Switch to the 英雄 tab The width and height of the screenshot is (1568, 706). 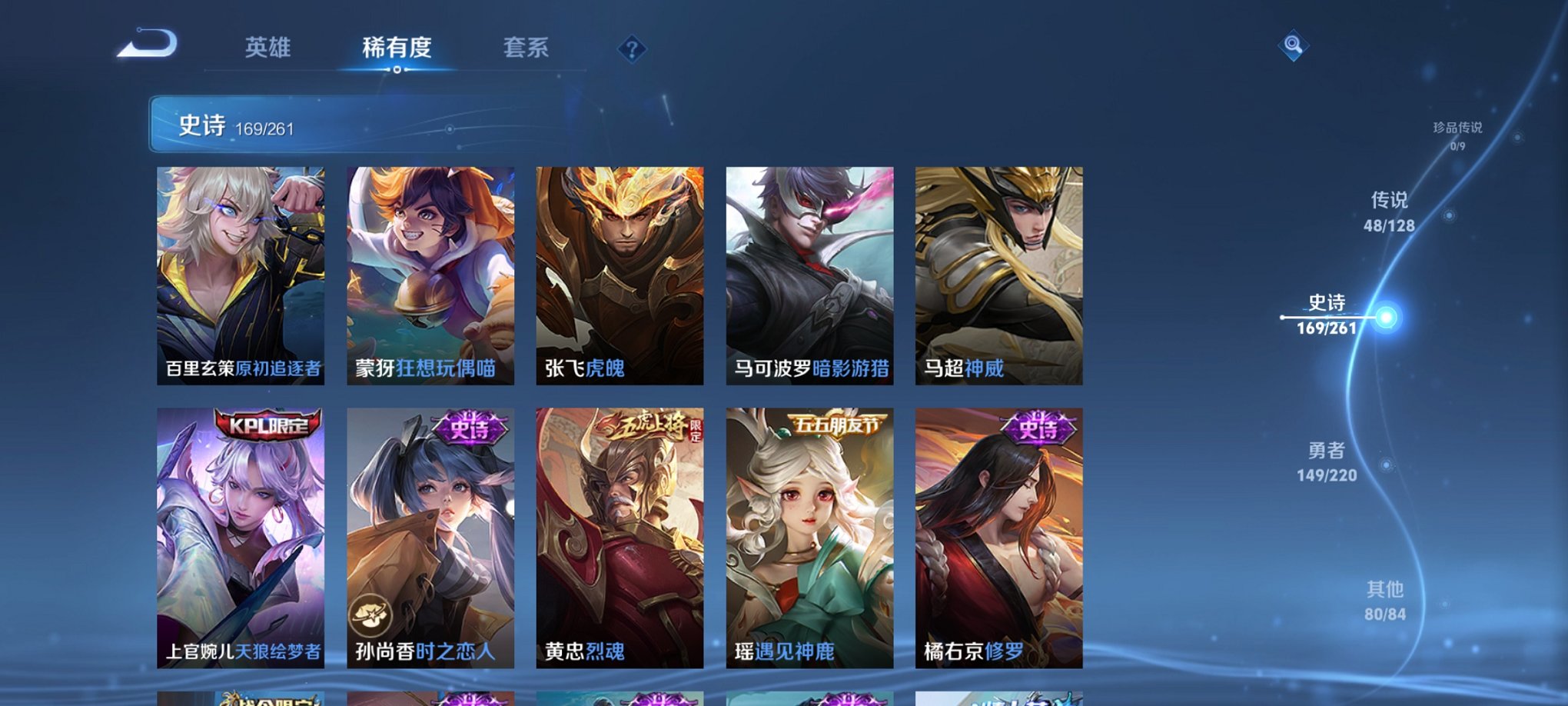267,48
